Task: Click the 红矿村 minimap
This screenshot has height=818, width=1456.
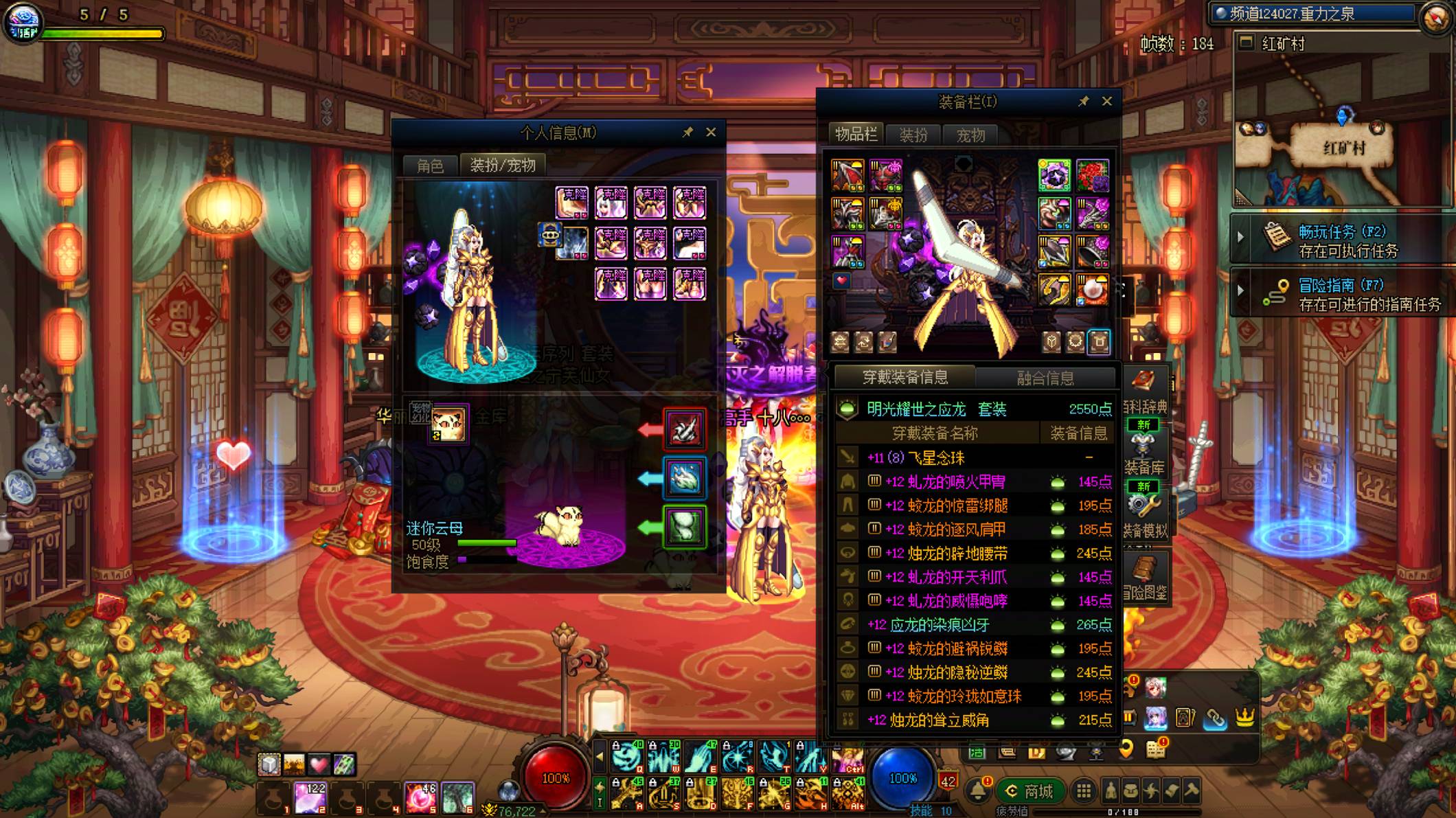Action: [x=1343, y=137]
